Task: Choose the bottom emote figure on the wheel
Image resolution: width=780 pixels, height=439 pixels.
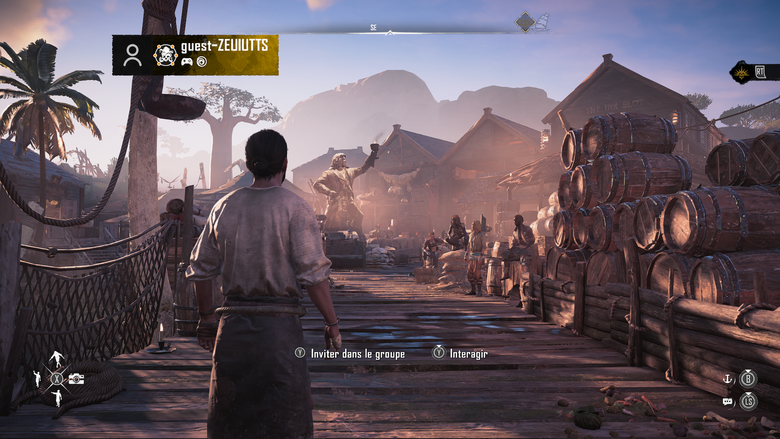Action: [x=57, y=398]
